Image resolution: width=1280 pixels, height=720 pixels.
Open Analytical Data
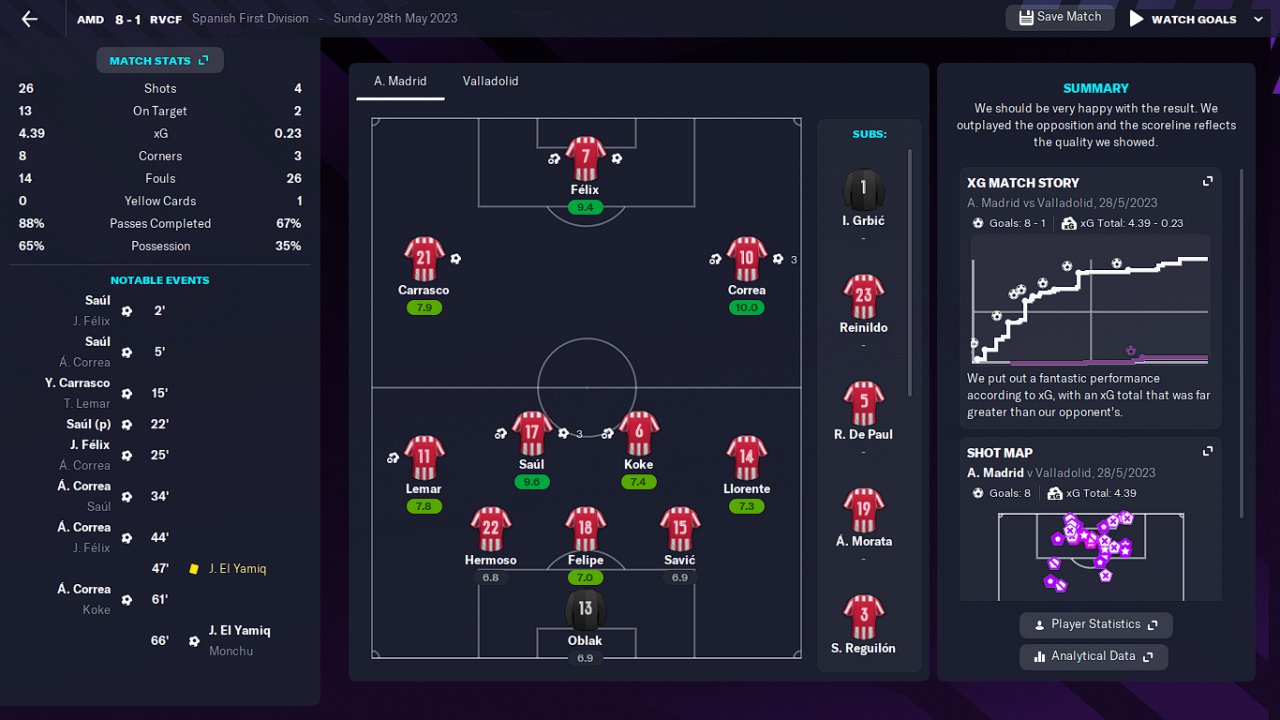[x=1093, y=657]
